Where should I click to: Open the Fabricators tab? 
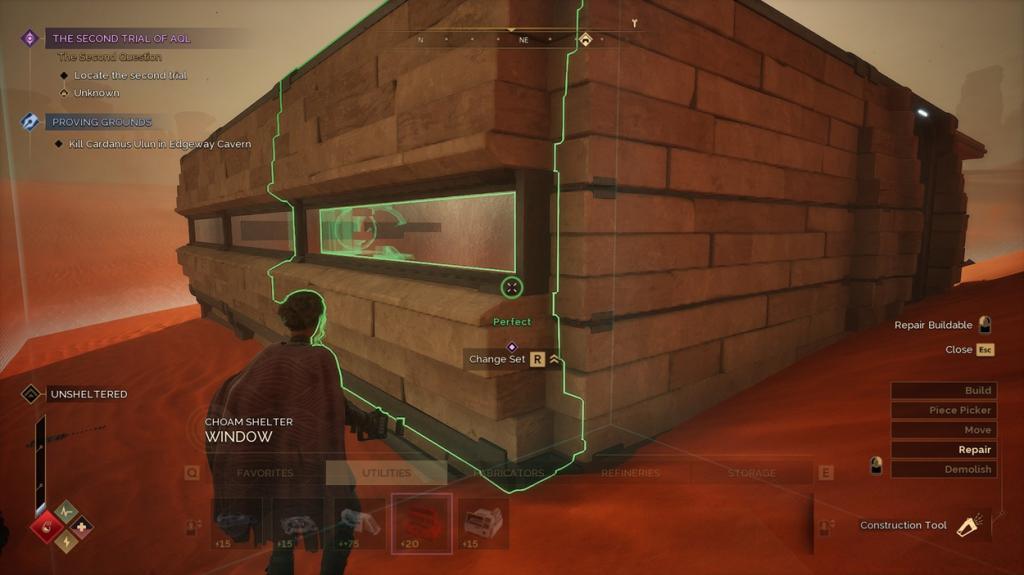[509, 473]
